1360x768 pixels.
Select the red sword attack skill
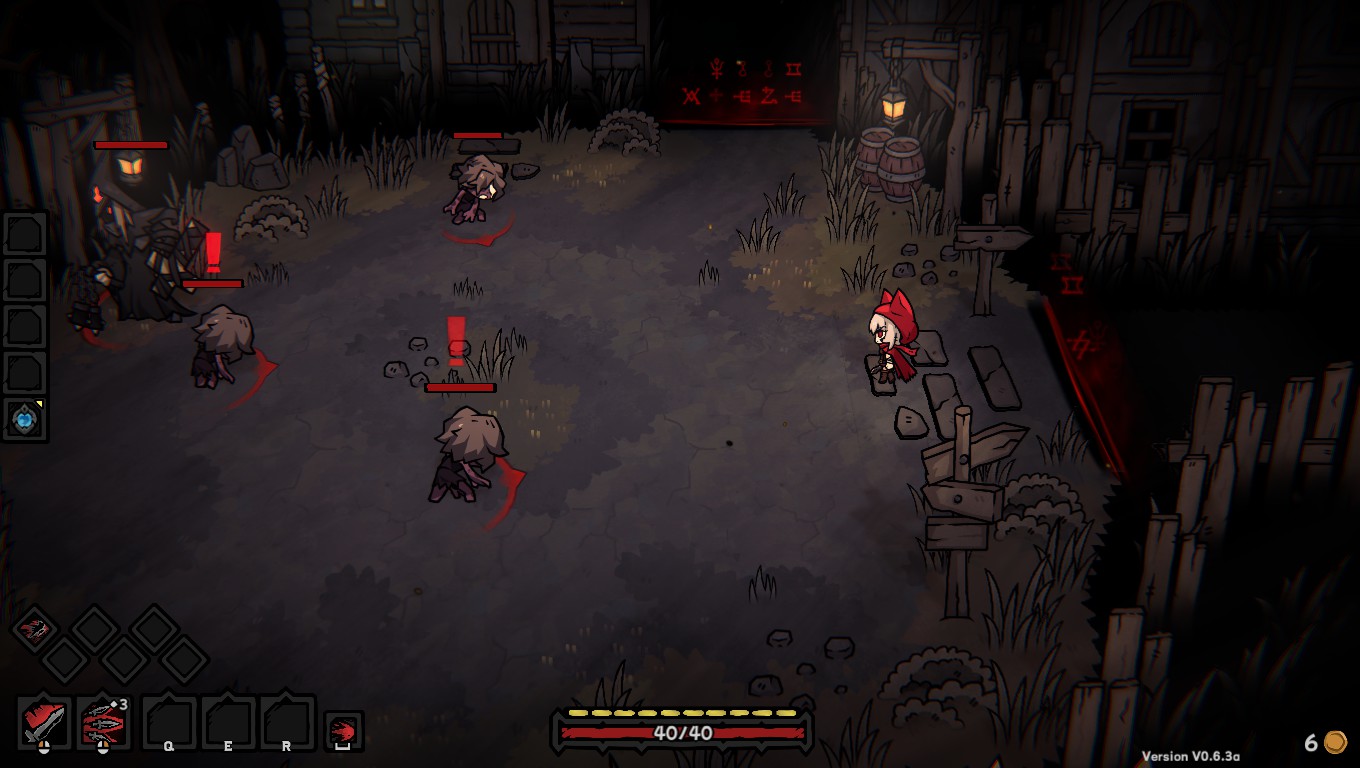[x=44, y=722]
